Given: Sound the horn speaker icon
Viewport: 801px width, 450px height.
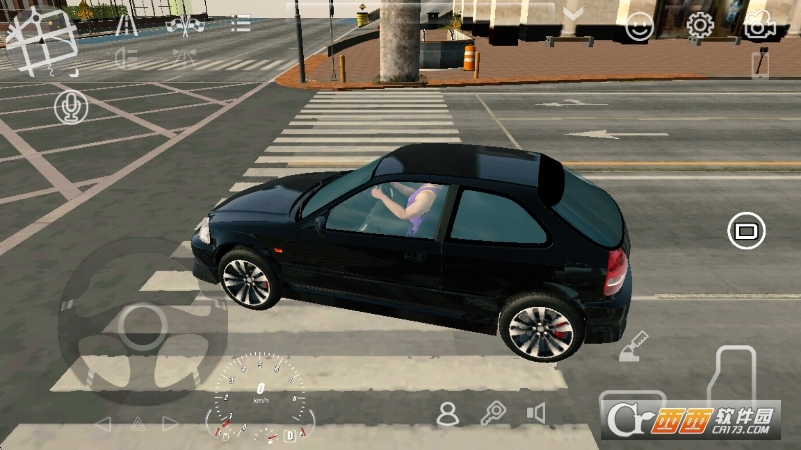Looking at the screenshot, I should 537,413.
